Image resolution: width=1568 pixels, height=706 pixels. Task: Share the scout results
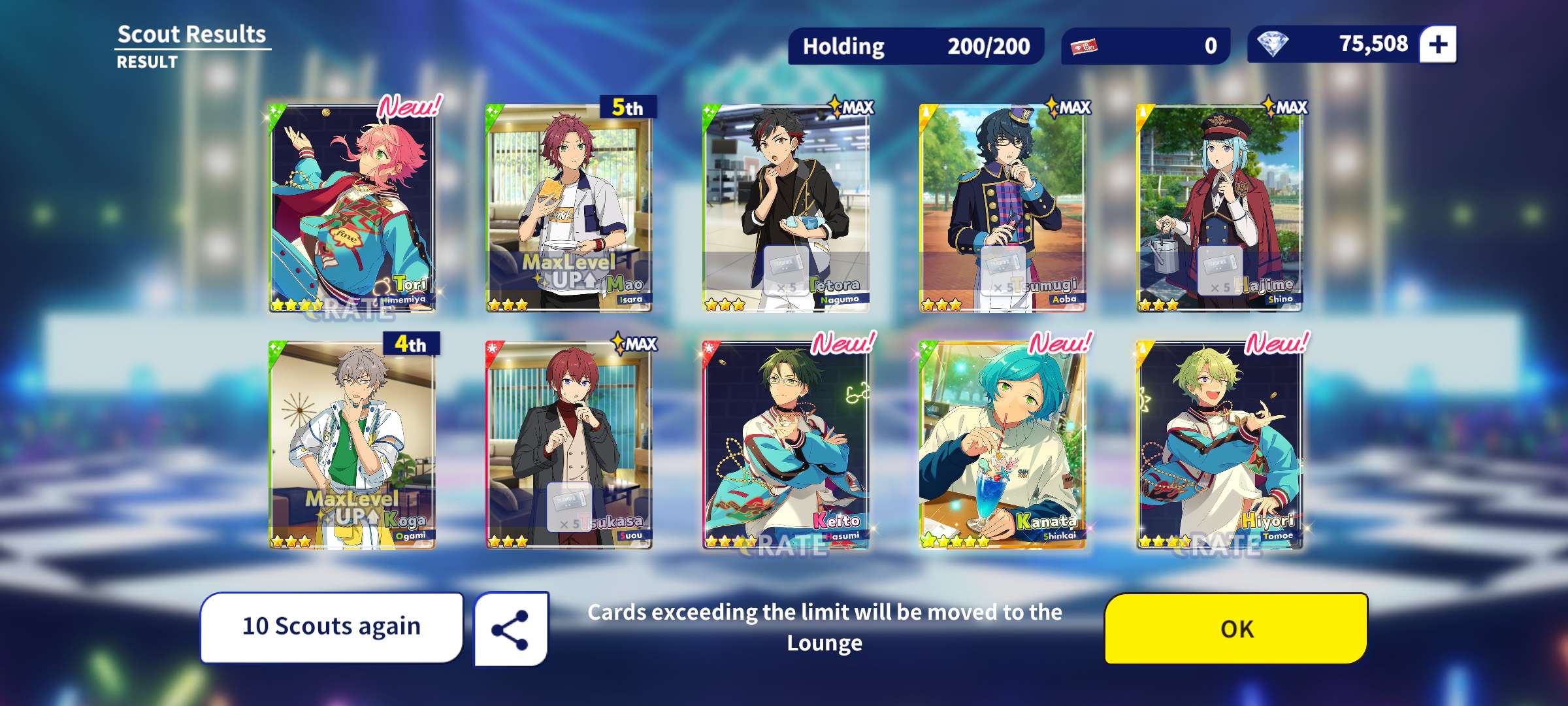[510, 630]
